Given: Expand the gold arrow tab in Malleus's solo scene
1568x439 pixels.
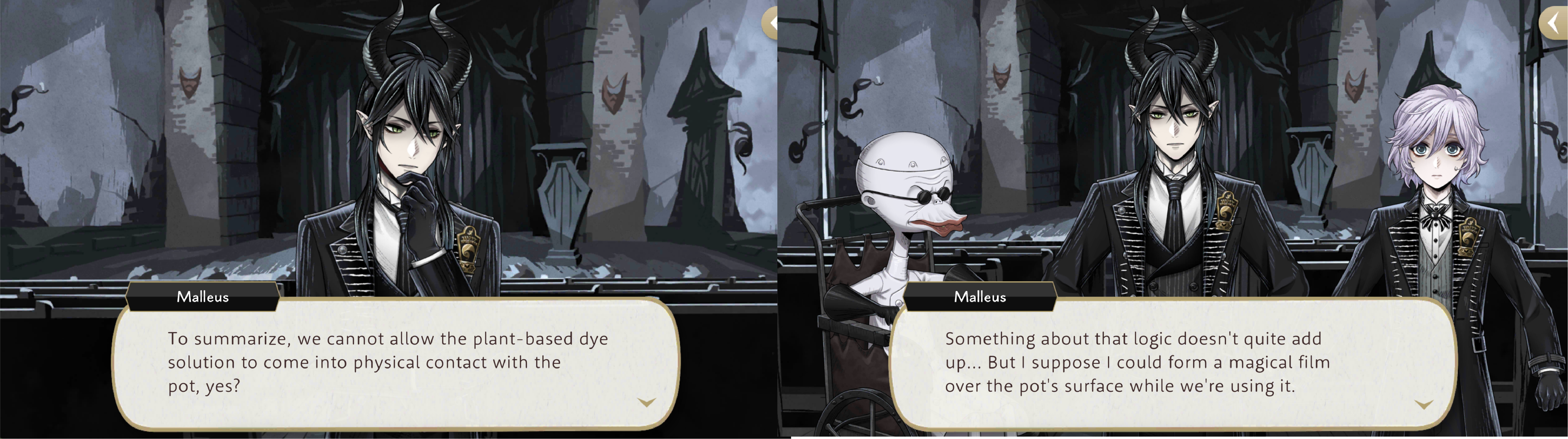Looking at the screenshot, I should tap(771, 24).
